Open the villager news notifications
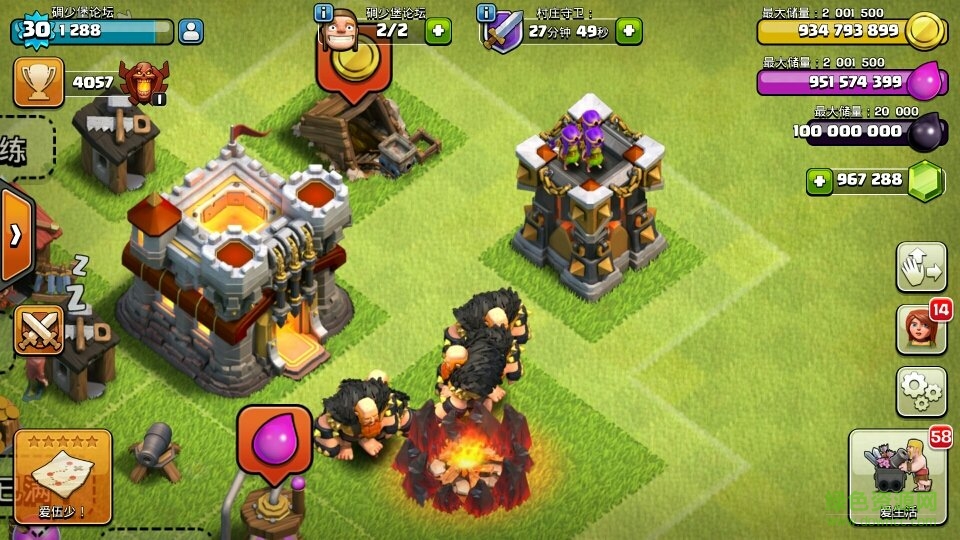This screenshot has width=960, height=540. point(921,330)
